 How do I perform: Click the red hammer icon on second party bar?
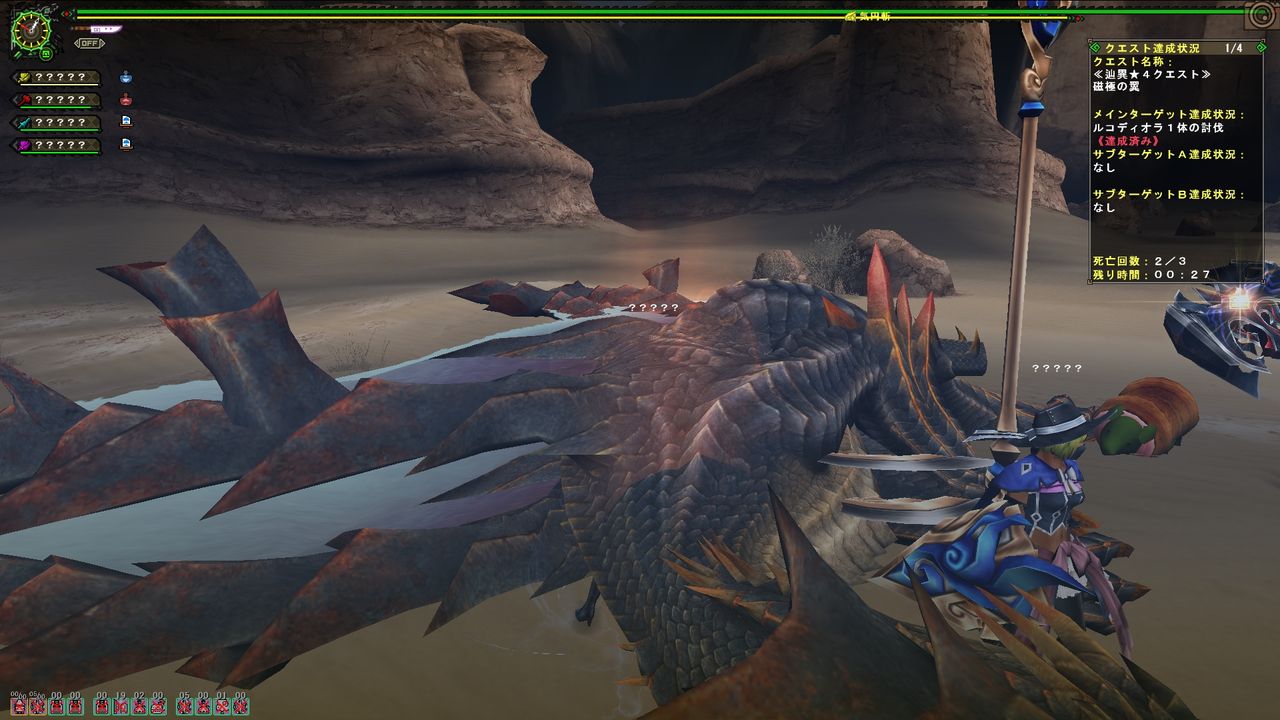coord(22,99)
